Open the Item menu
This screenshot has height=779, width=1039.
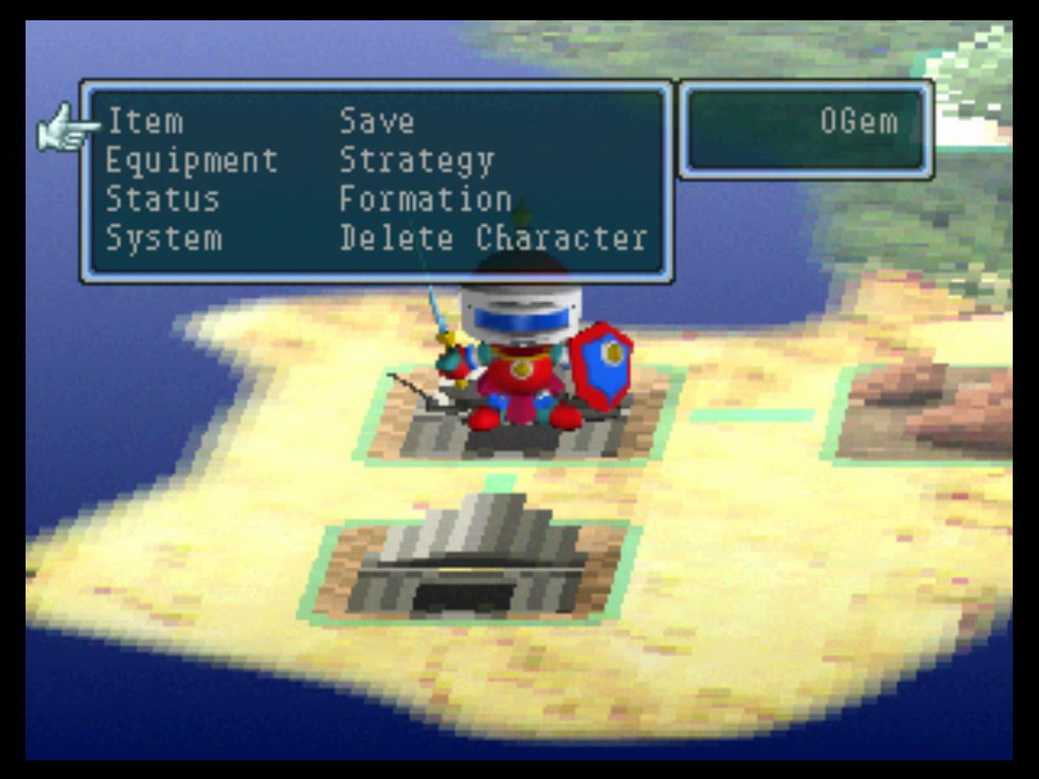click(145, 122)
